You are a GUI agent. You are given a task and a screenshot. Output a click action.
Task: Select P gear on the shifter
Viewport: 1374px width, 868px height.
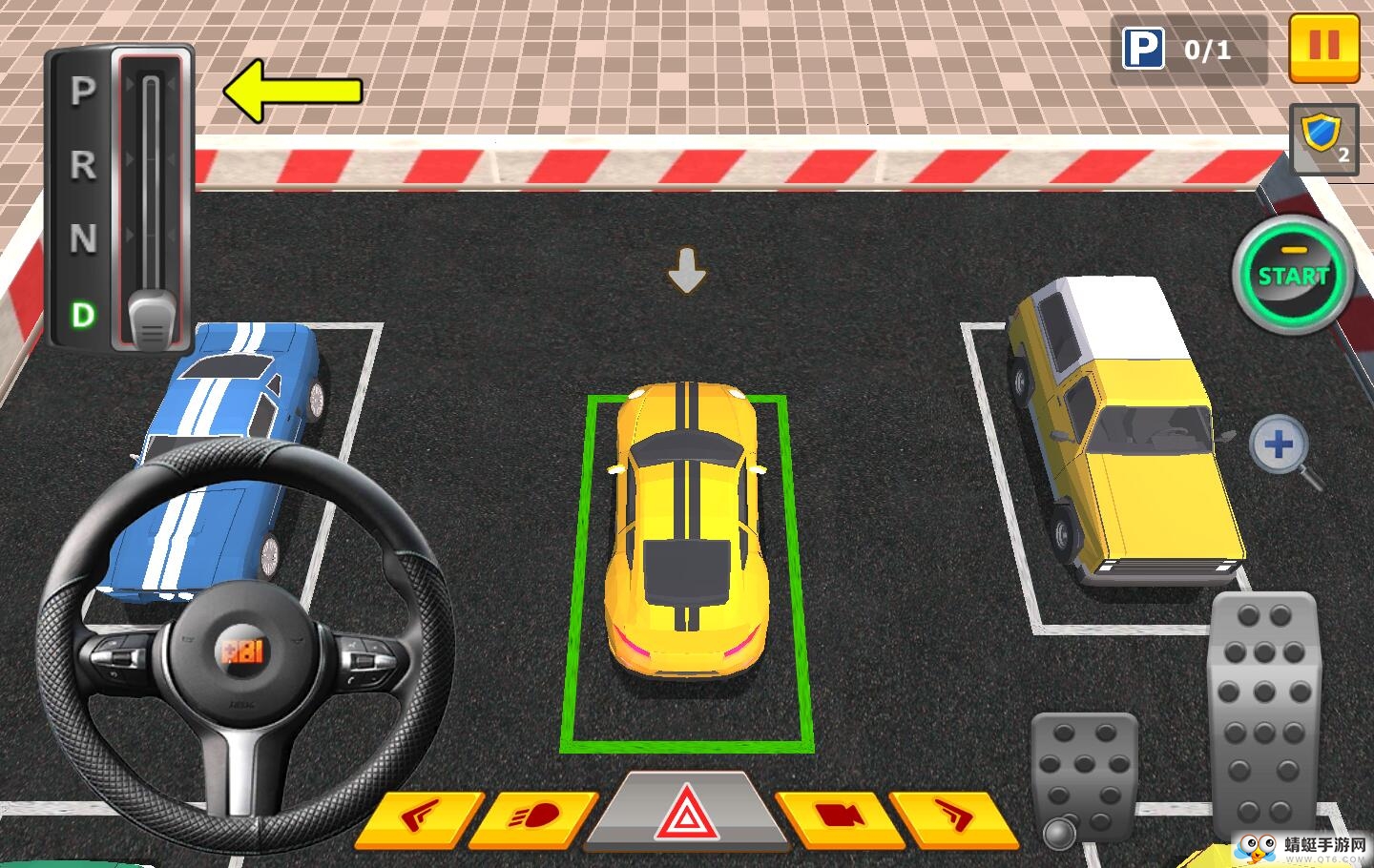[x=83, y=92]
